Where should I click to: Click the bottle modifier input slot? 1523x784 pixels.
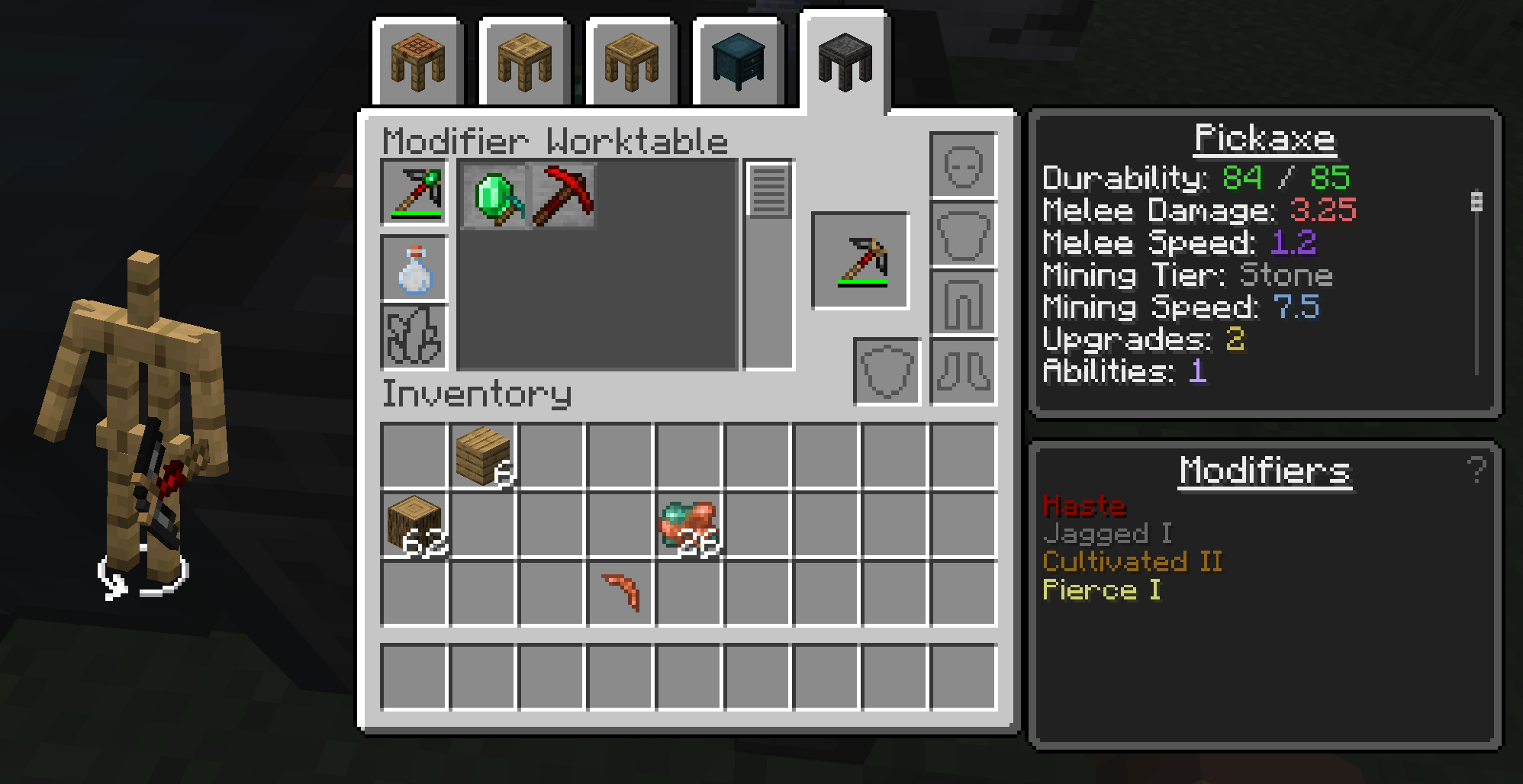414,269
